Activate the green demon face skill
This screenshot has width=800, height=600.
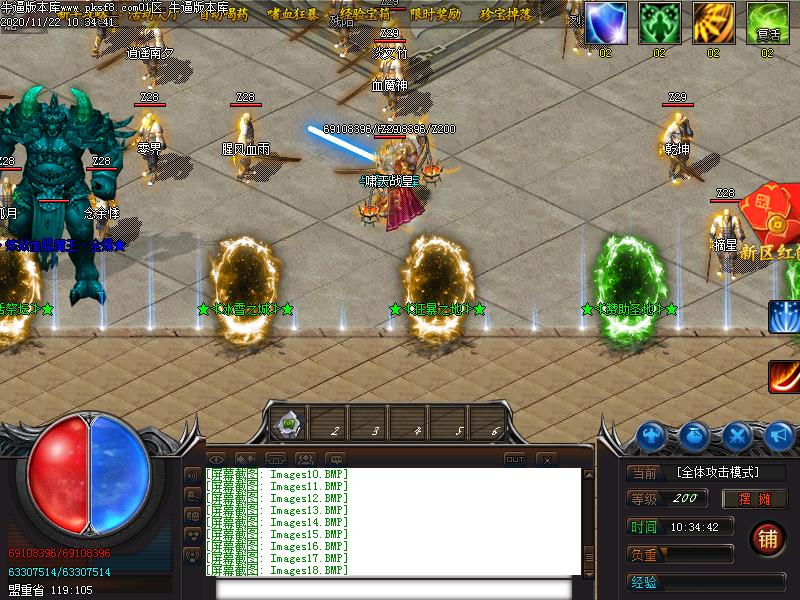[659, 22]
